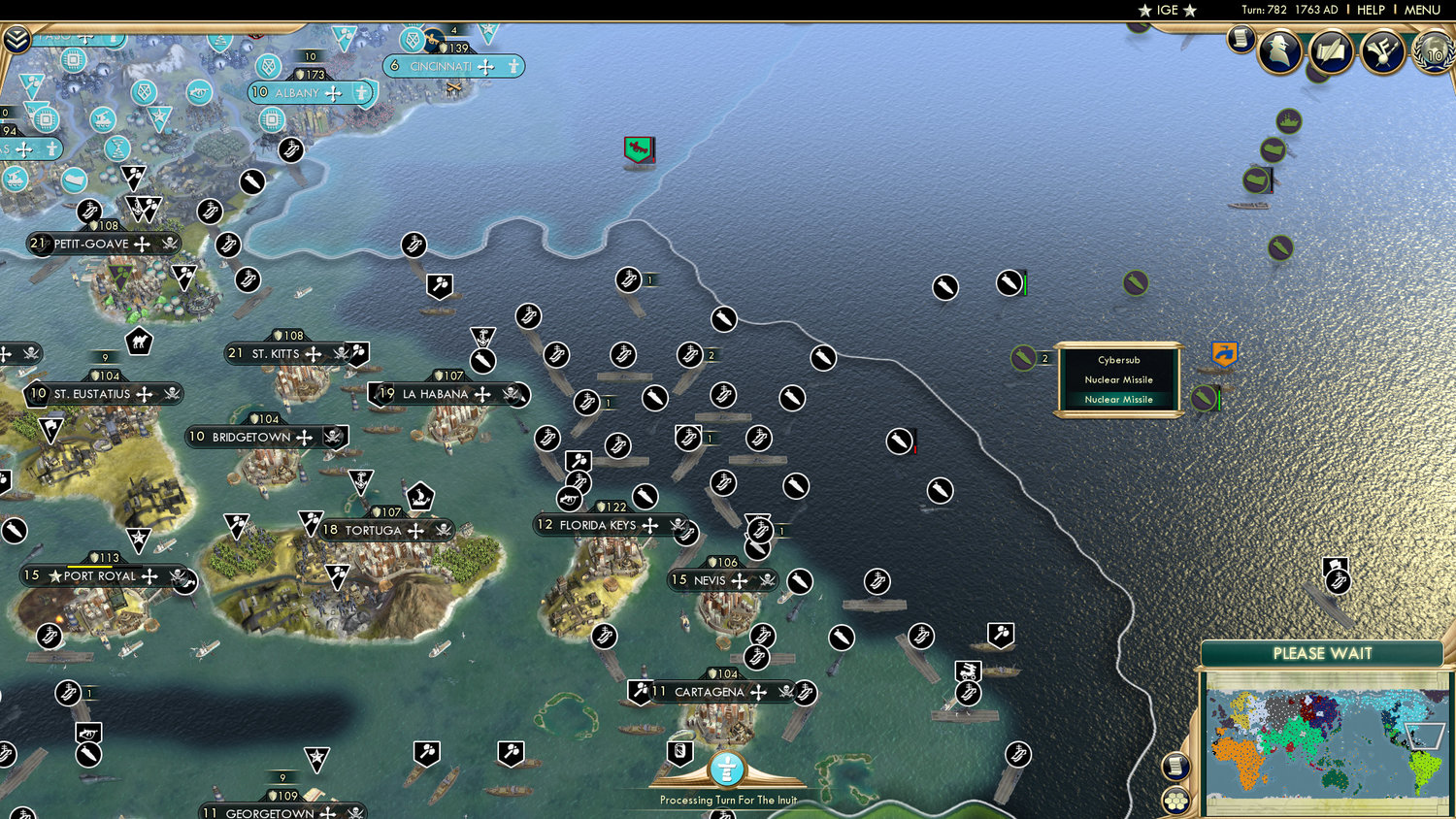This screenshot has width=1456, height=819.
Task: Open the MENU from the top bar
Action: click(x=1421, y=11)
